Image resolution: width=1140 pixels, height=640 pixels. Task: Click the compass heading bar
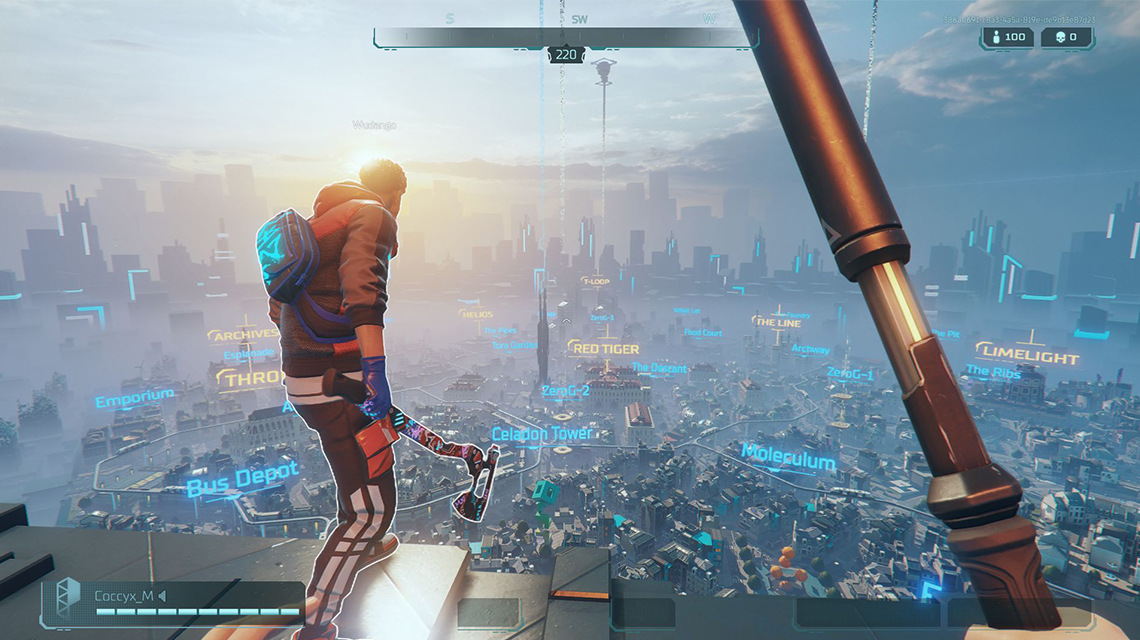(565, 38)
